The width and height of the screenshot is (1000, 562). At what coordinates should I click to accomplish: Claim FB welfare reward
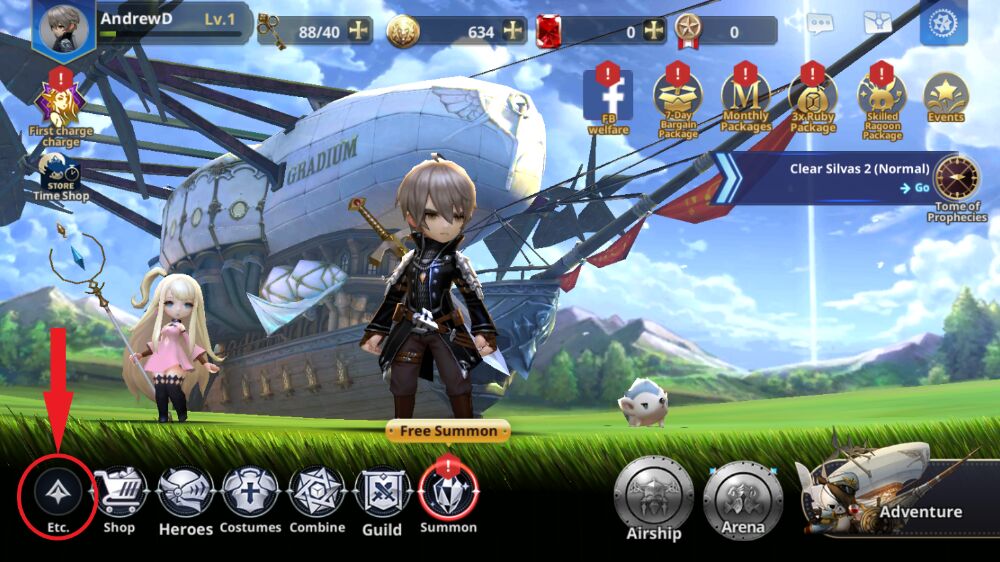[x=608, y=97]
